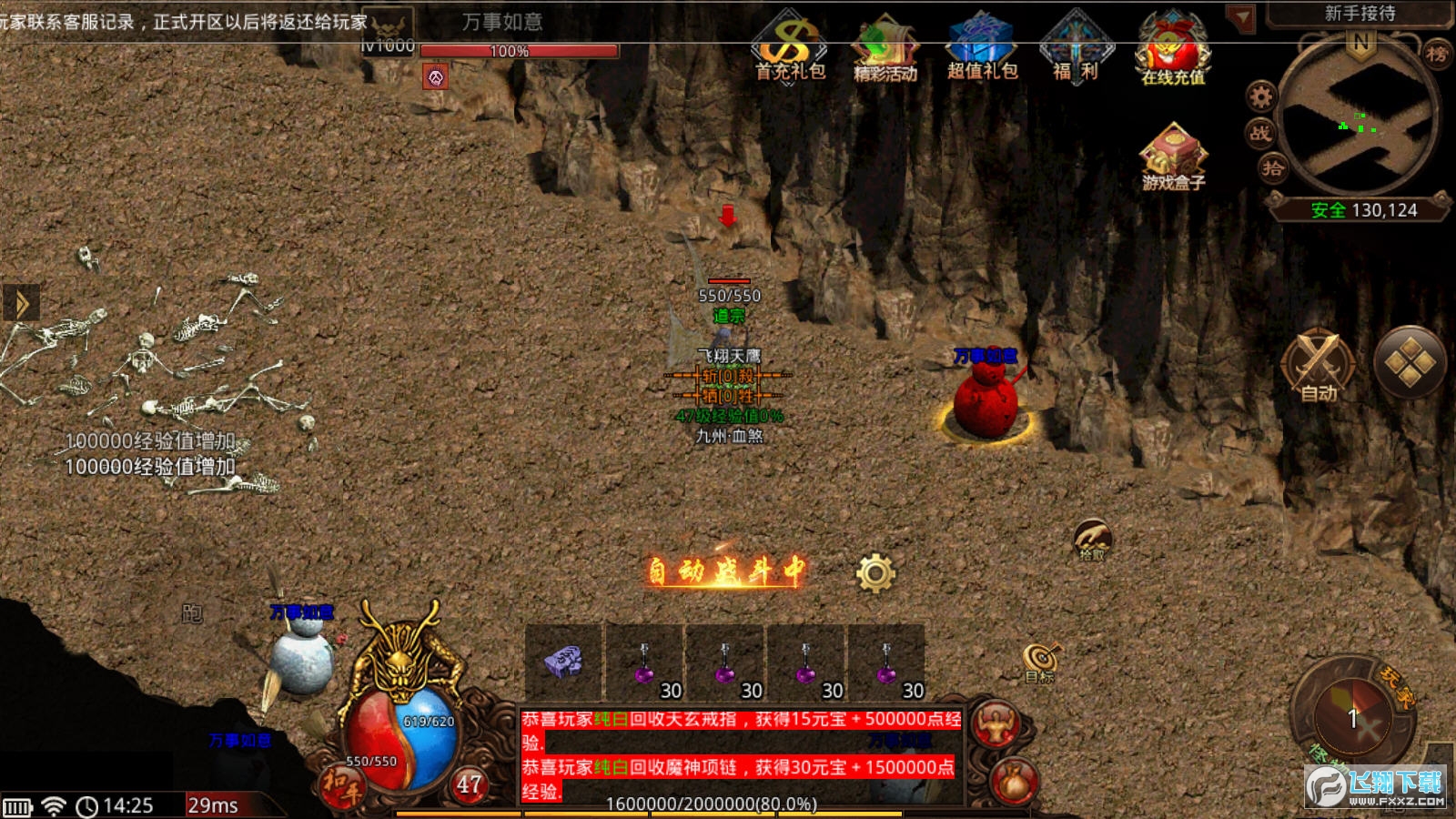Expand the left side panel arrow
1456x819 pixels.
coord(21,304)
